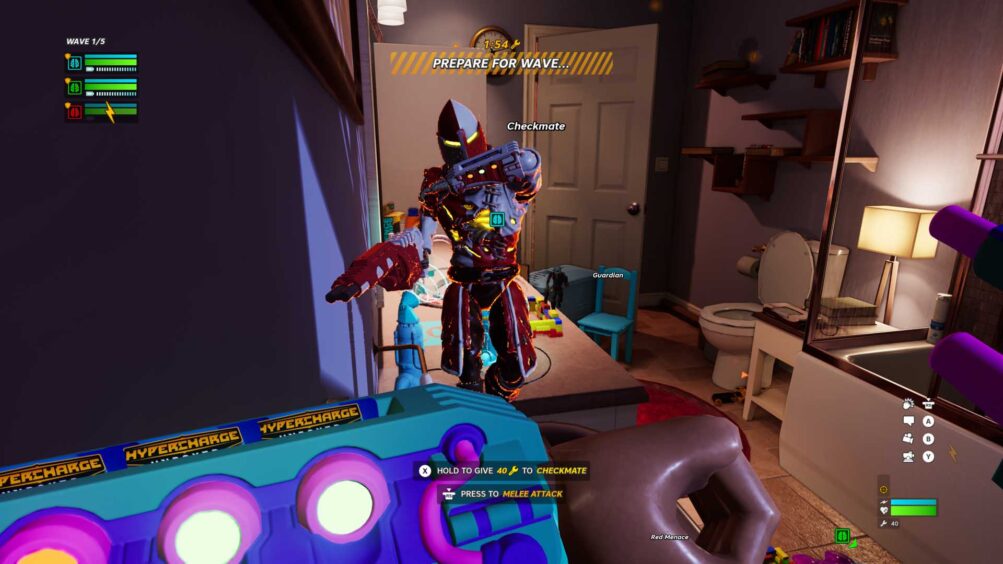The image size is (1003, 564).
Task: Select the cyan teammate icon in team list
Action: (74, 63)
